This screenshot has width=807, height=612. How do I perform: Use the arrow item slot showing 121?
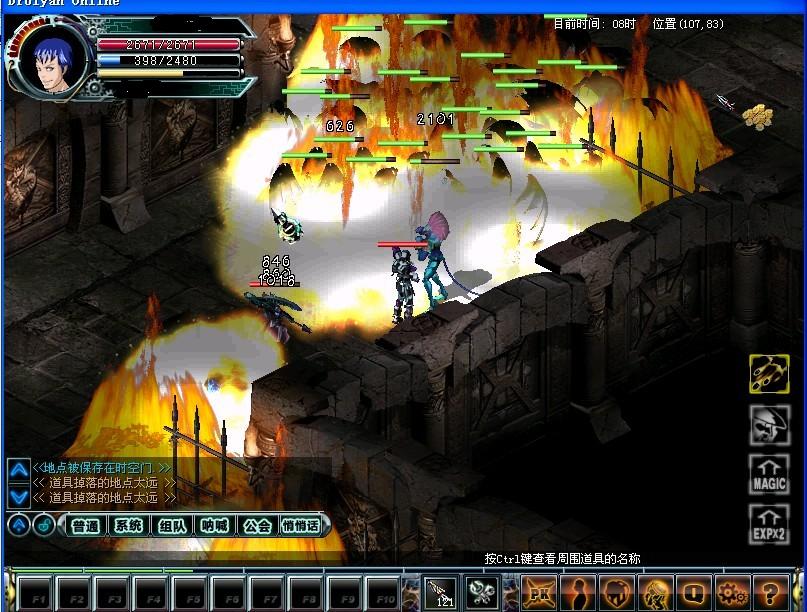[x=441, y=591]
